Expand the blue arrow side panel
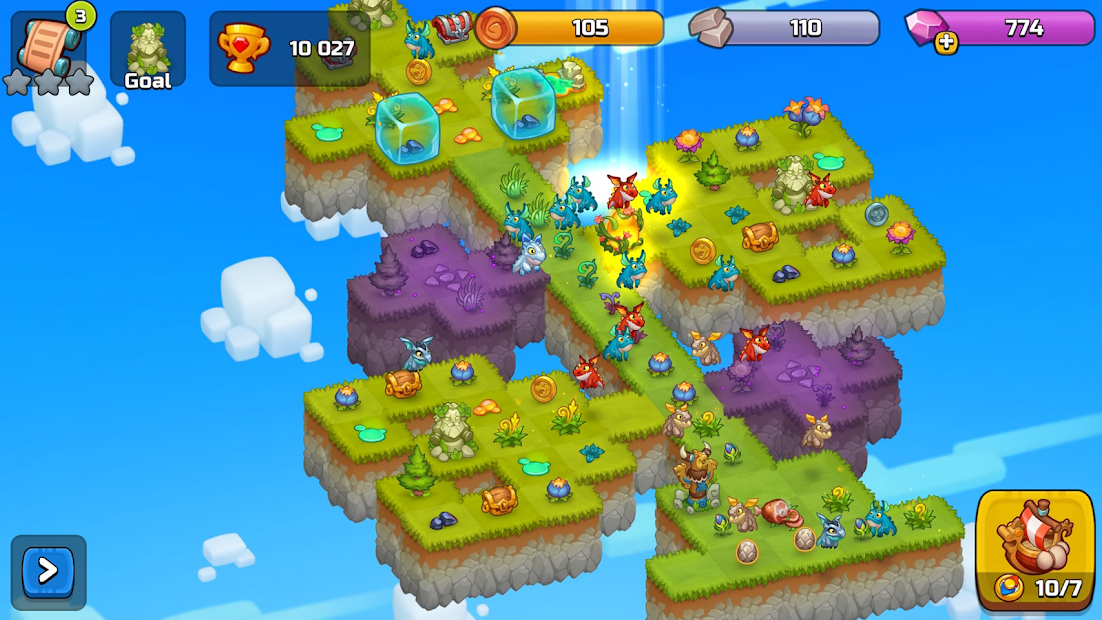 tap(48, 572)
